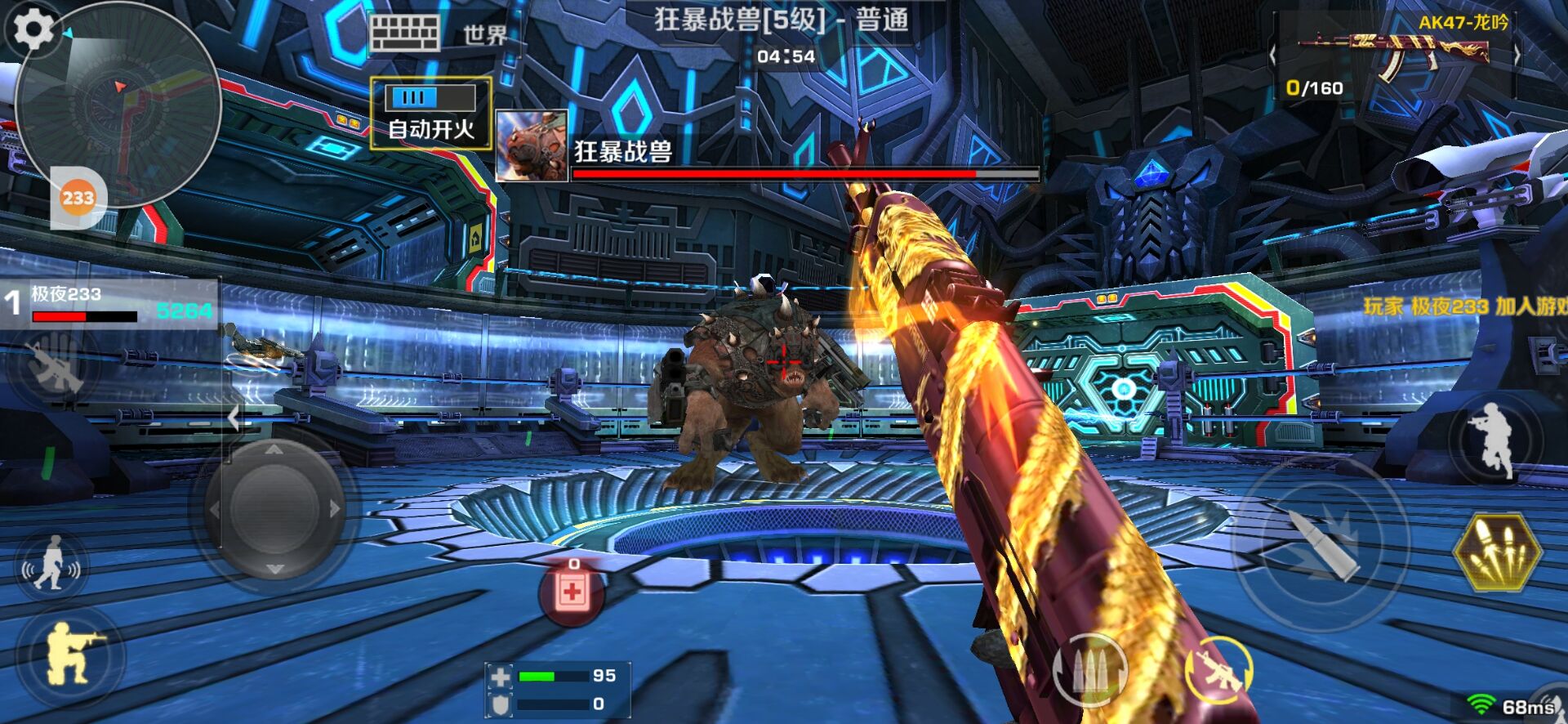Screen dimensions: 1568x724
Task: Collapse the team panel arrow
Action: coord(234,418)
